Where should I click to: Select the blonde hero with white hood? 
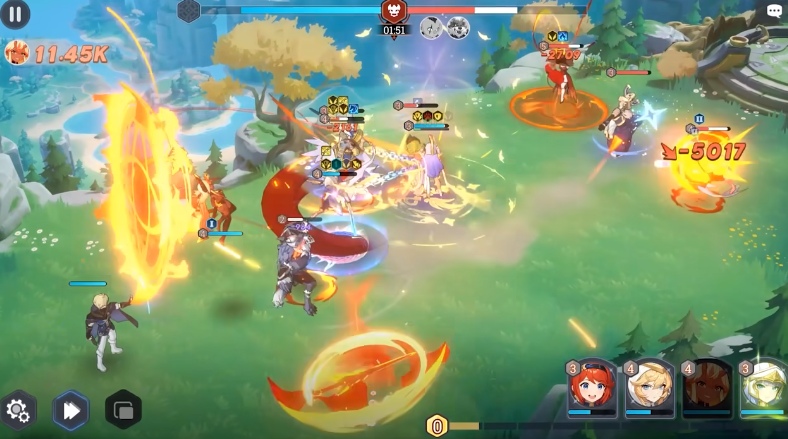pyautogui.click(x=650, y=388)
